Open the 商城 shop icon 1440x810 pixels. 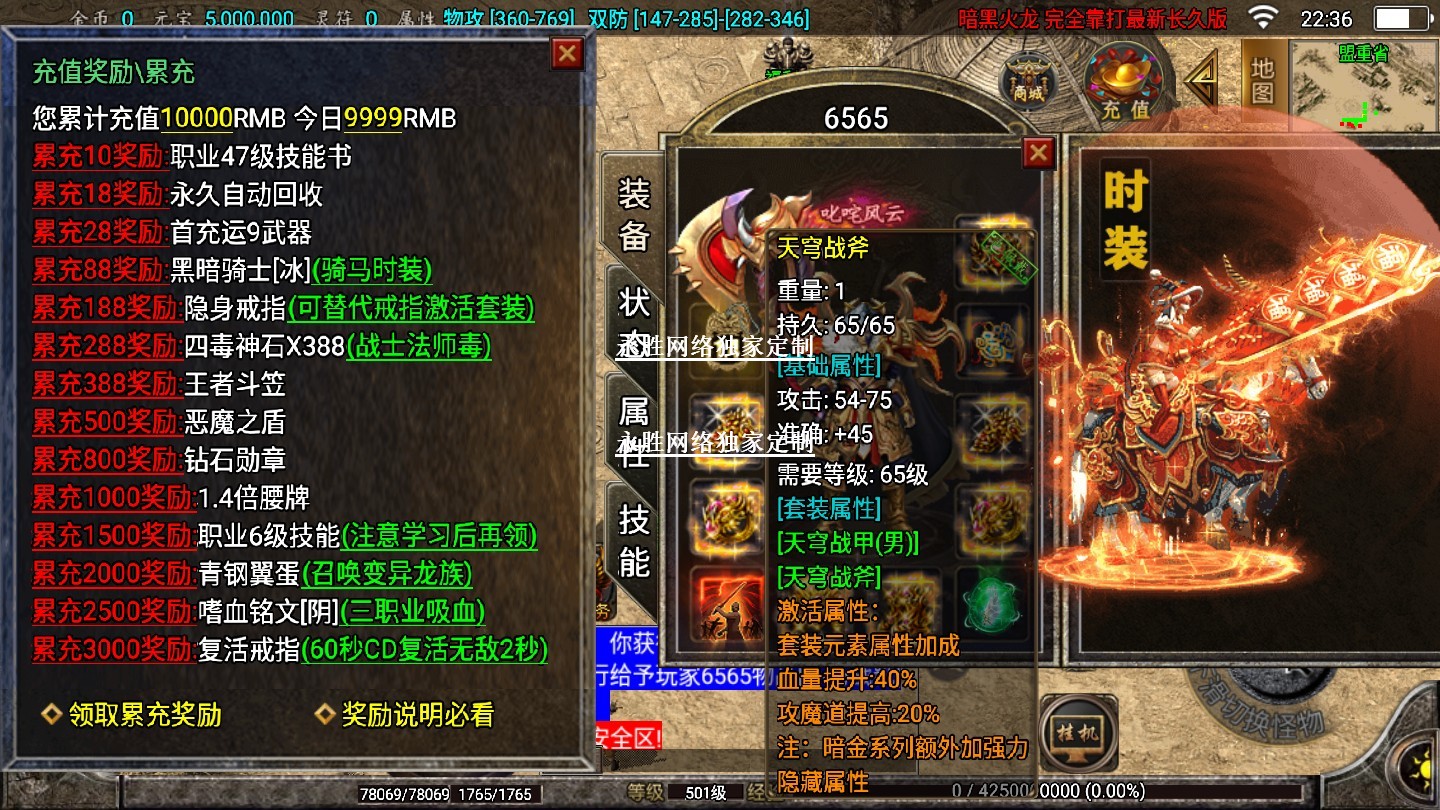(x=1027, y=80)
